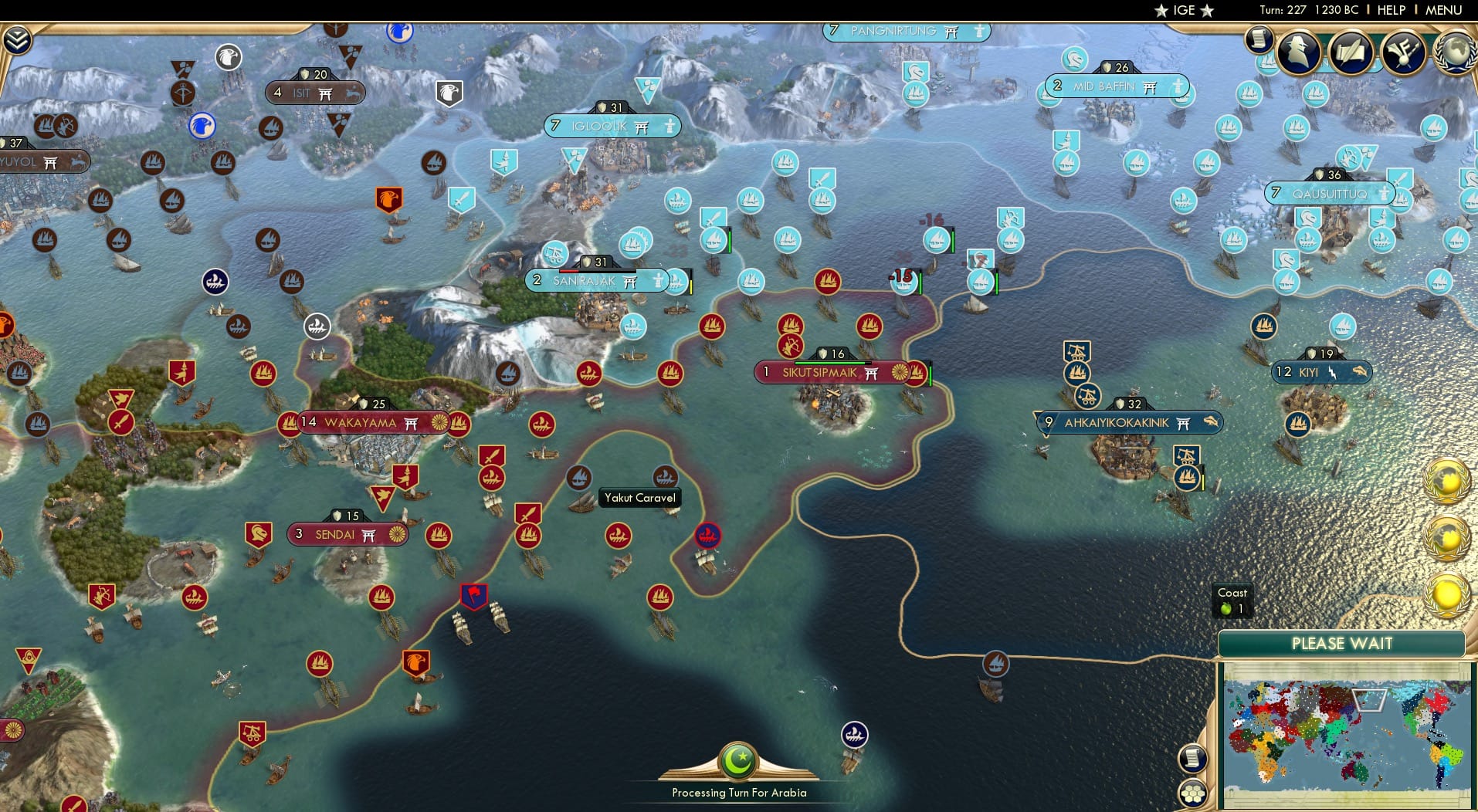Open the small scroll notification log icon
The width and height of the screenshot is (1478, 812).
pos(1259,40)
